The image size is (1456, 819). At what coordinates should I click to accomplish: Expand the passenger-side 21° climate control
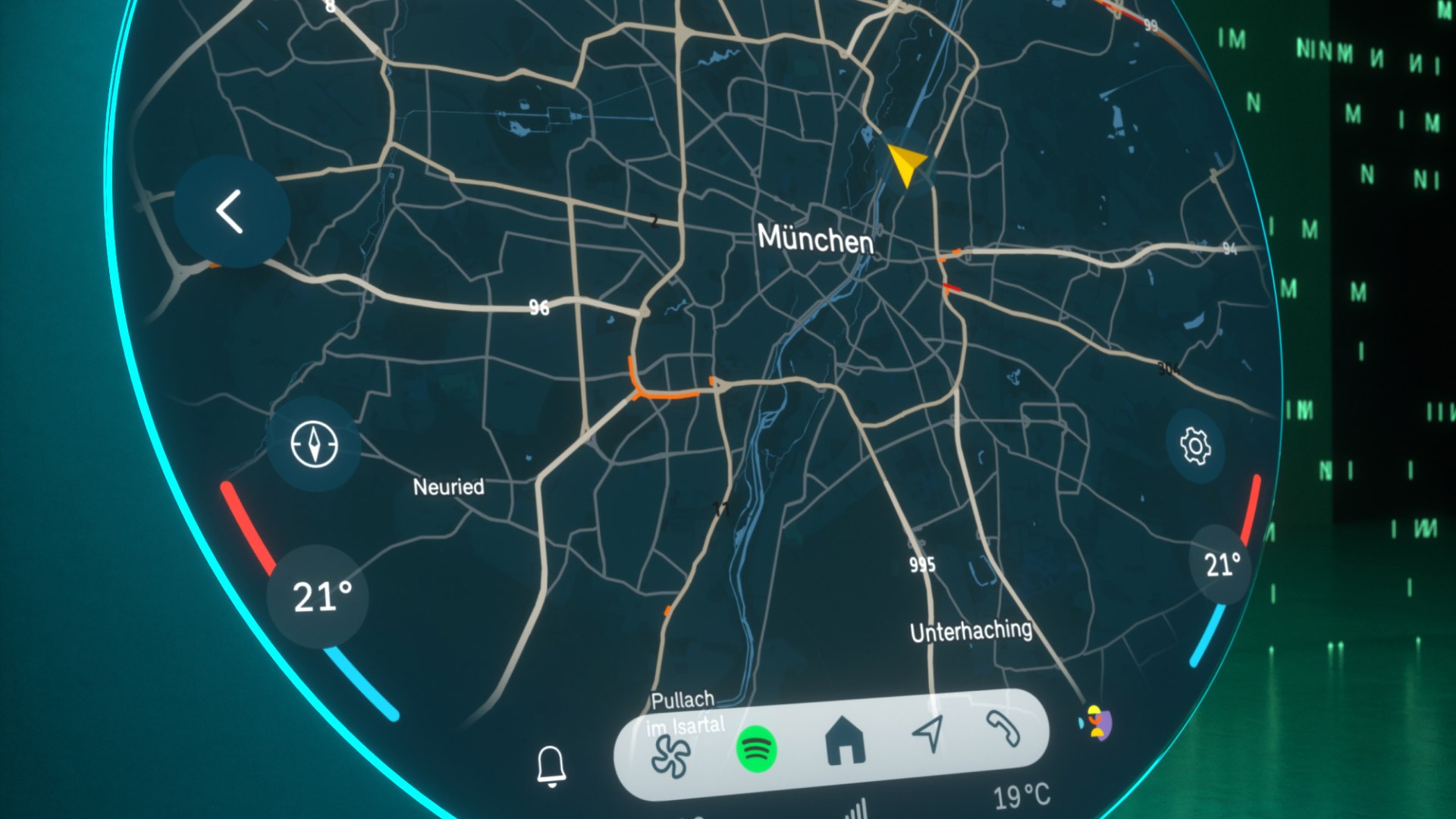1220,565
